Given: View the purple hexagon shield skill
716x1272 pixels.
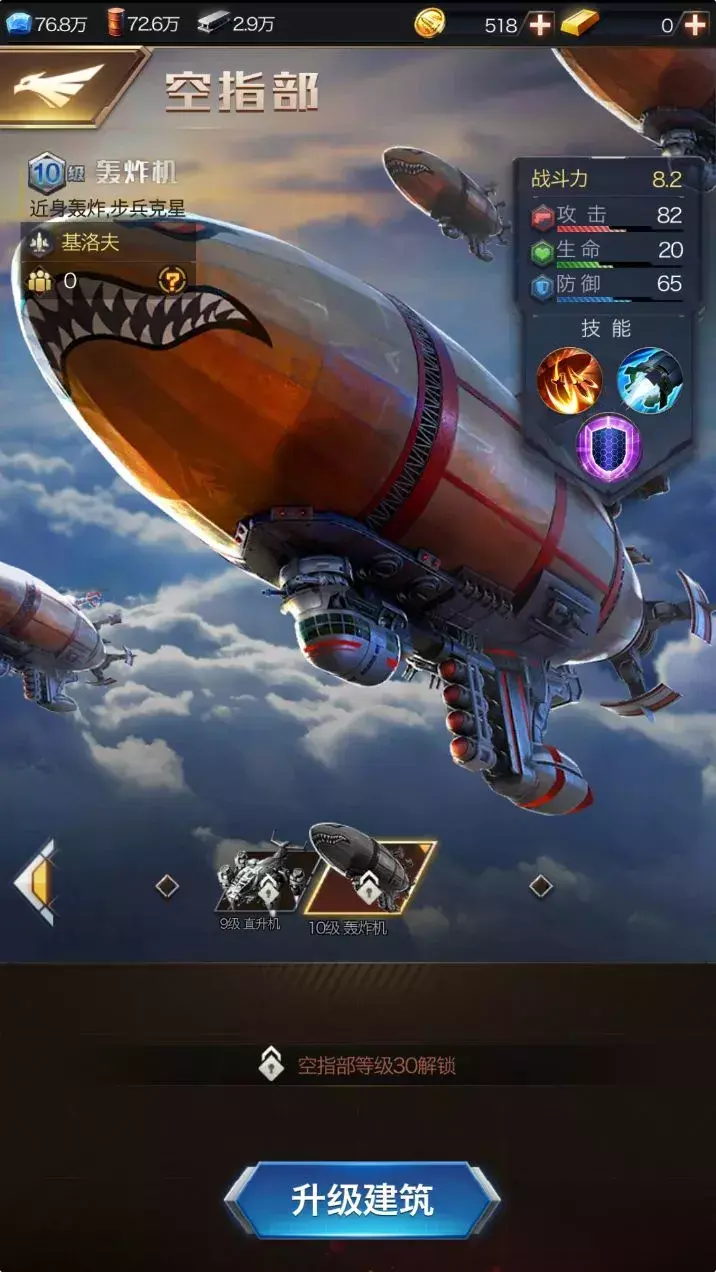Looking at the screenshot, I should coord(609,447).
